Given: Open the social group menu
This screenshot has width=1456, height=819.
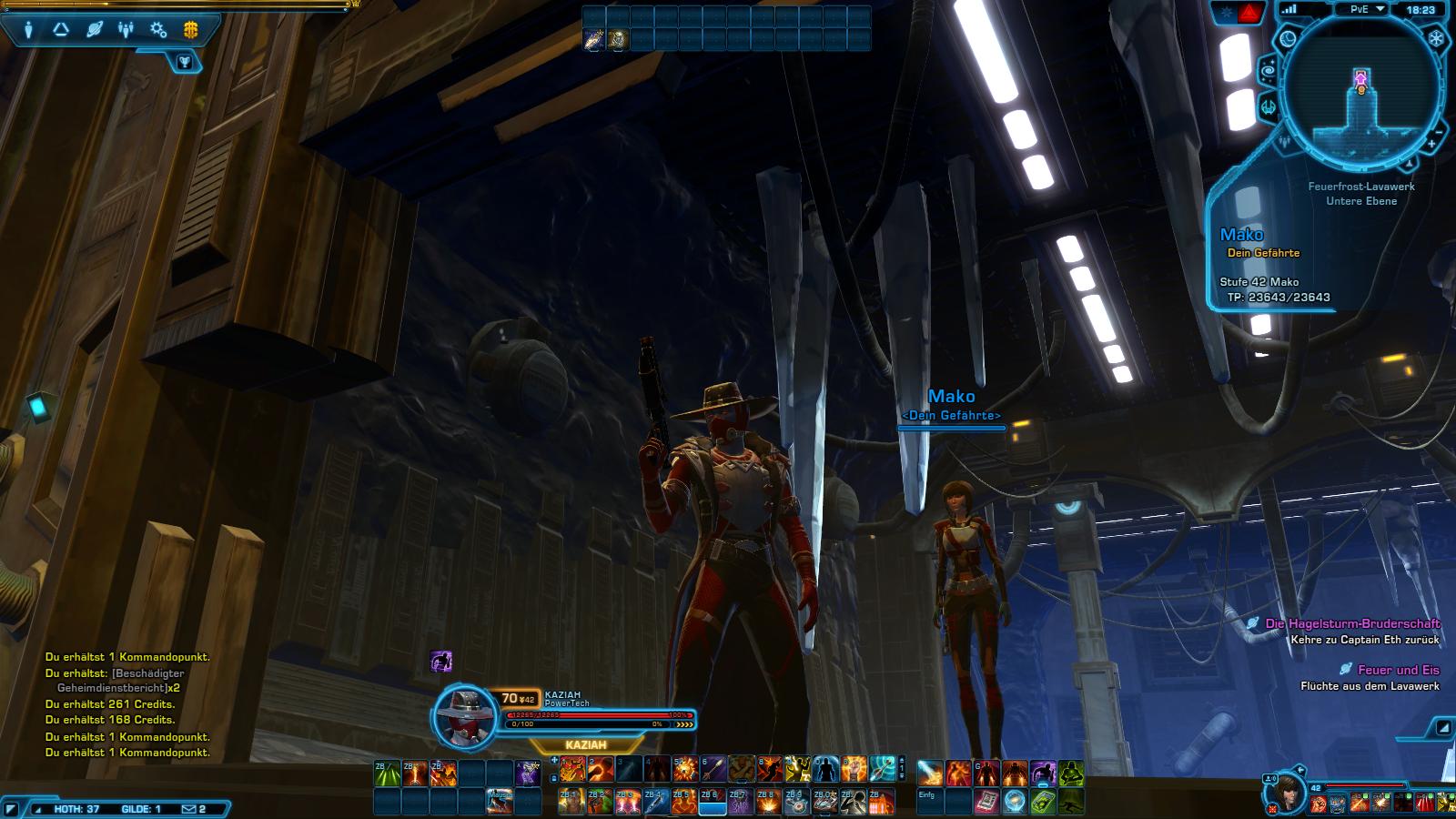Looking at the screenshot, I should click(126, 30).
